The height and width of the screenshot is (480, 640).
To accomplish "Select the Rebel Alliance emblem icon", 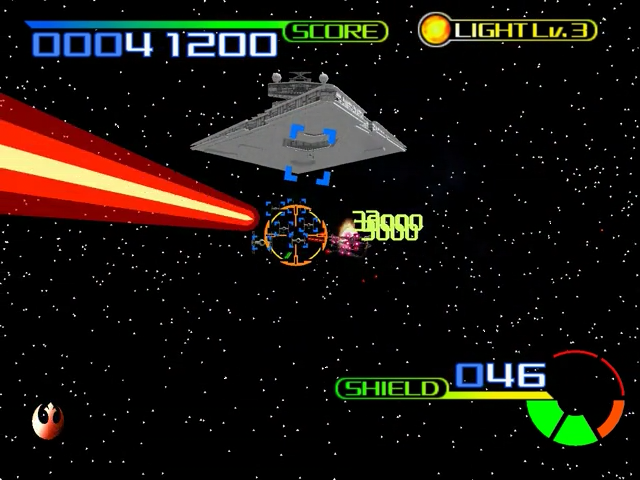I will 47,421.
